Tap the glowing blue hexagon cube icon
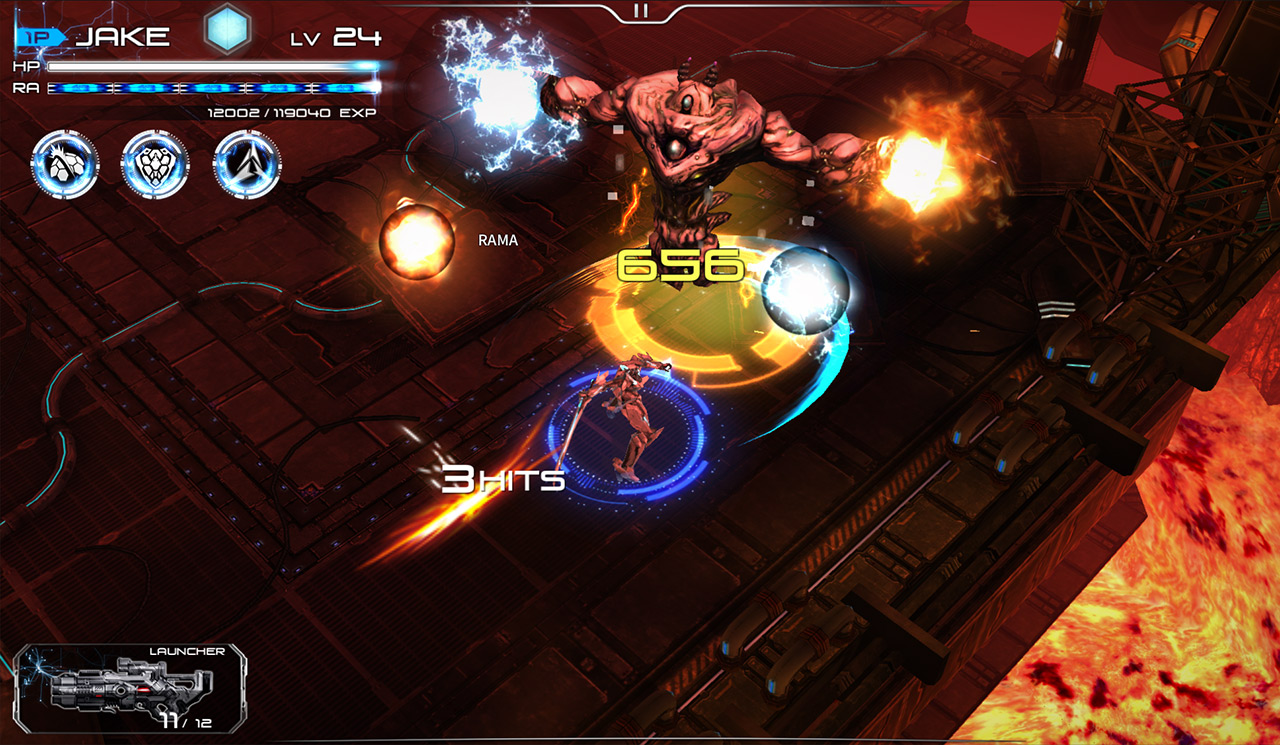The width and height of the screenshot is (1280, 745). (227, 30)
